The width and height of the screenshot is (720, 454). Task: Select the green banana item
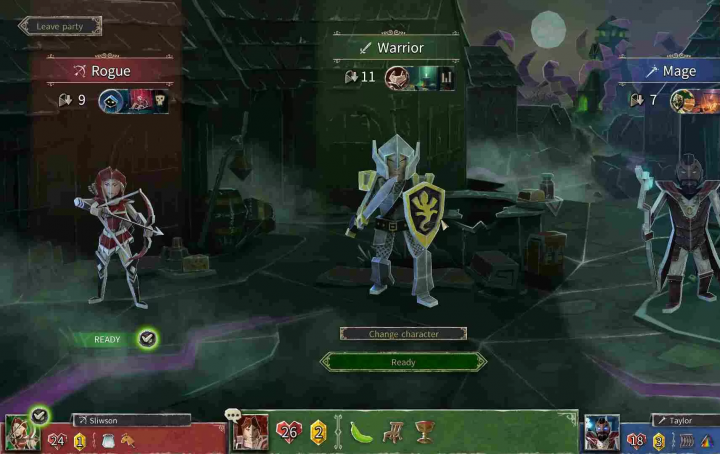click(361, 432)
